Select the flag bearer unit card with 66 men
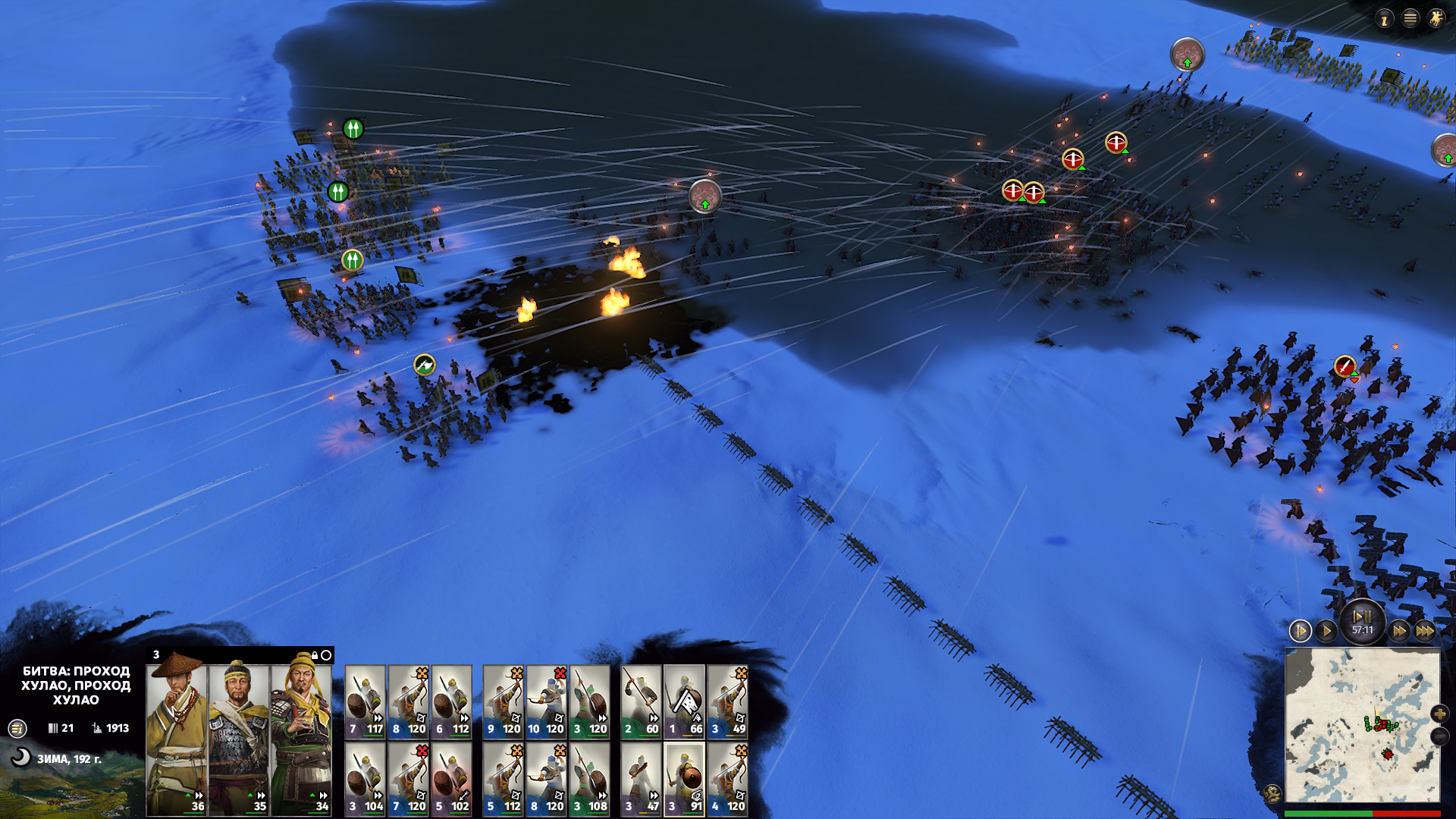 (684, 701)
